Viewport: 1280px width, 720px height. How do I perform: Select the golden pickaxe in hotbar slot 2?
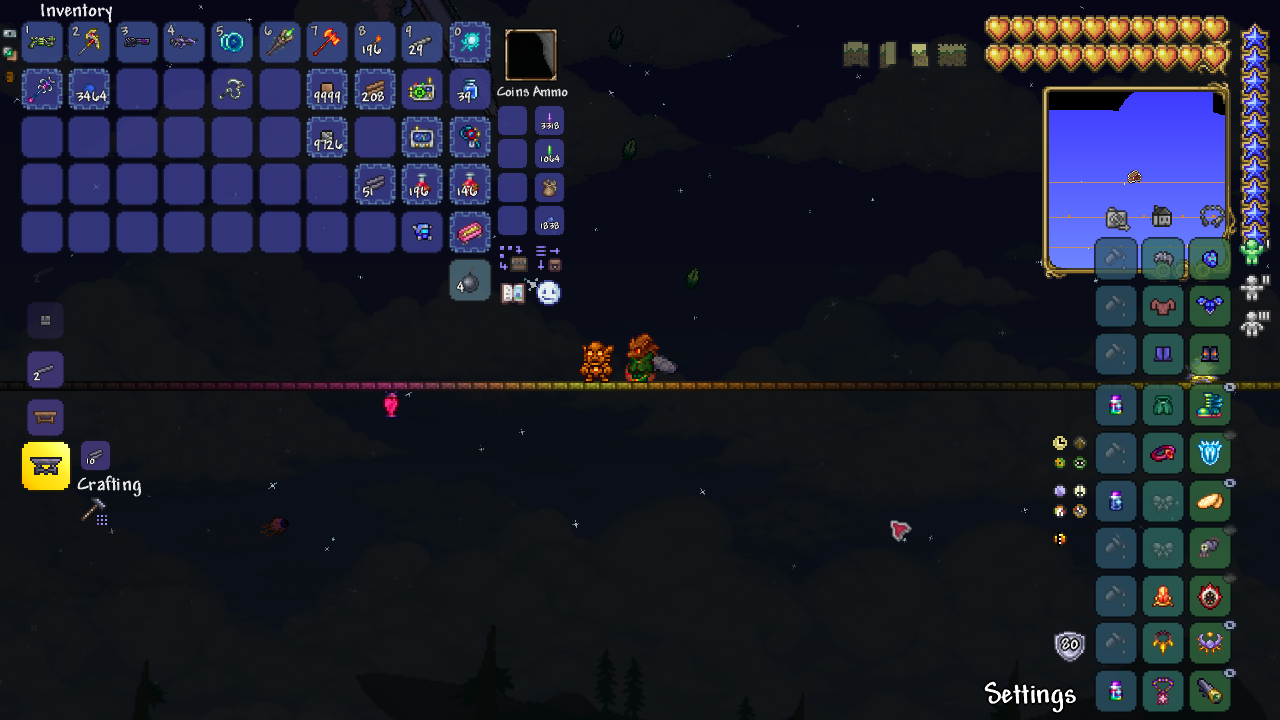click(89, 42)
